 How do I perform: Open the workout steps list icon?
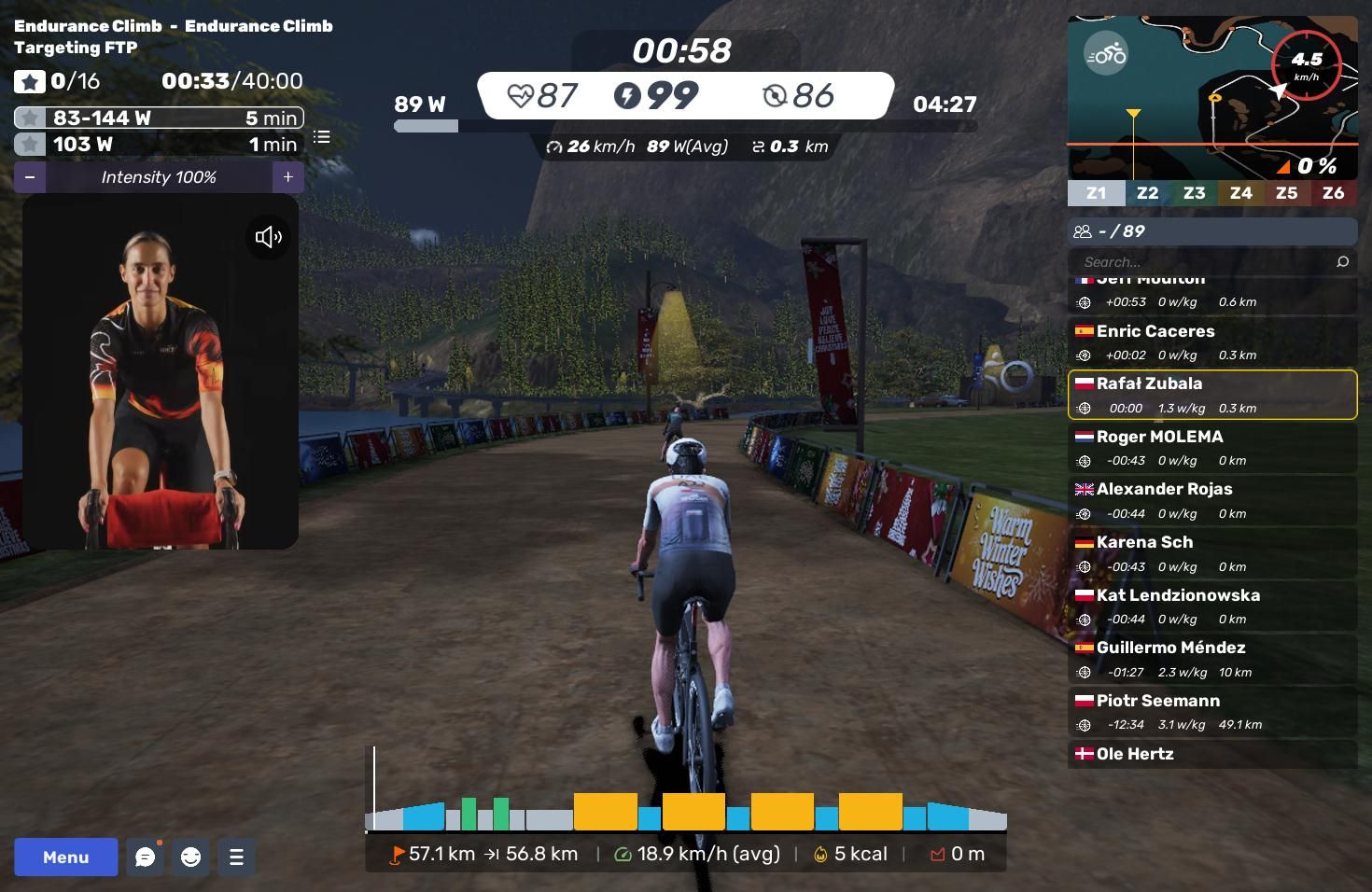(x=322, y=137)
